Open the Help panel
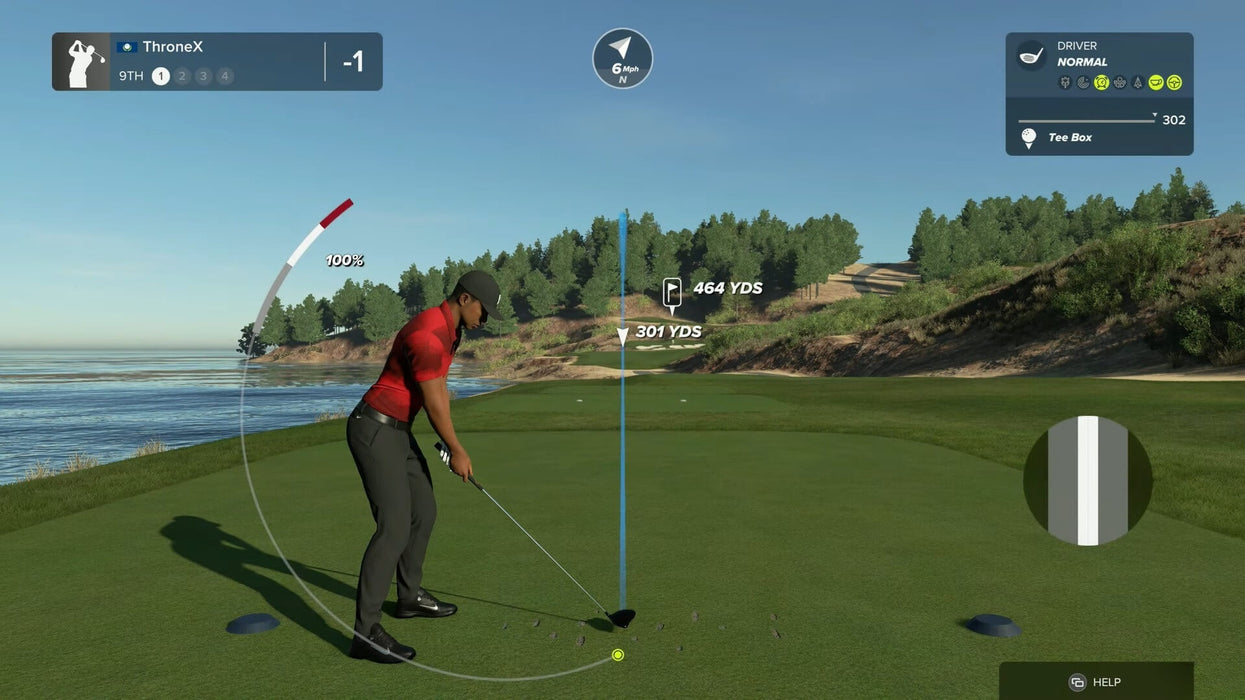This screenshot has height=700, width=1245. coord(1096,682)
